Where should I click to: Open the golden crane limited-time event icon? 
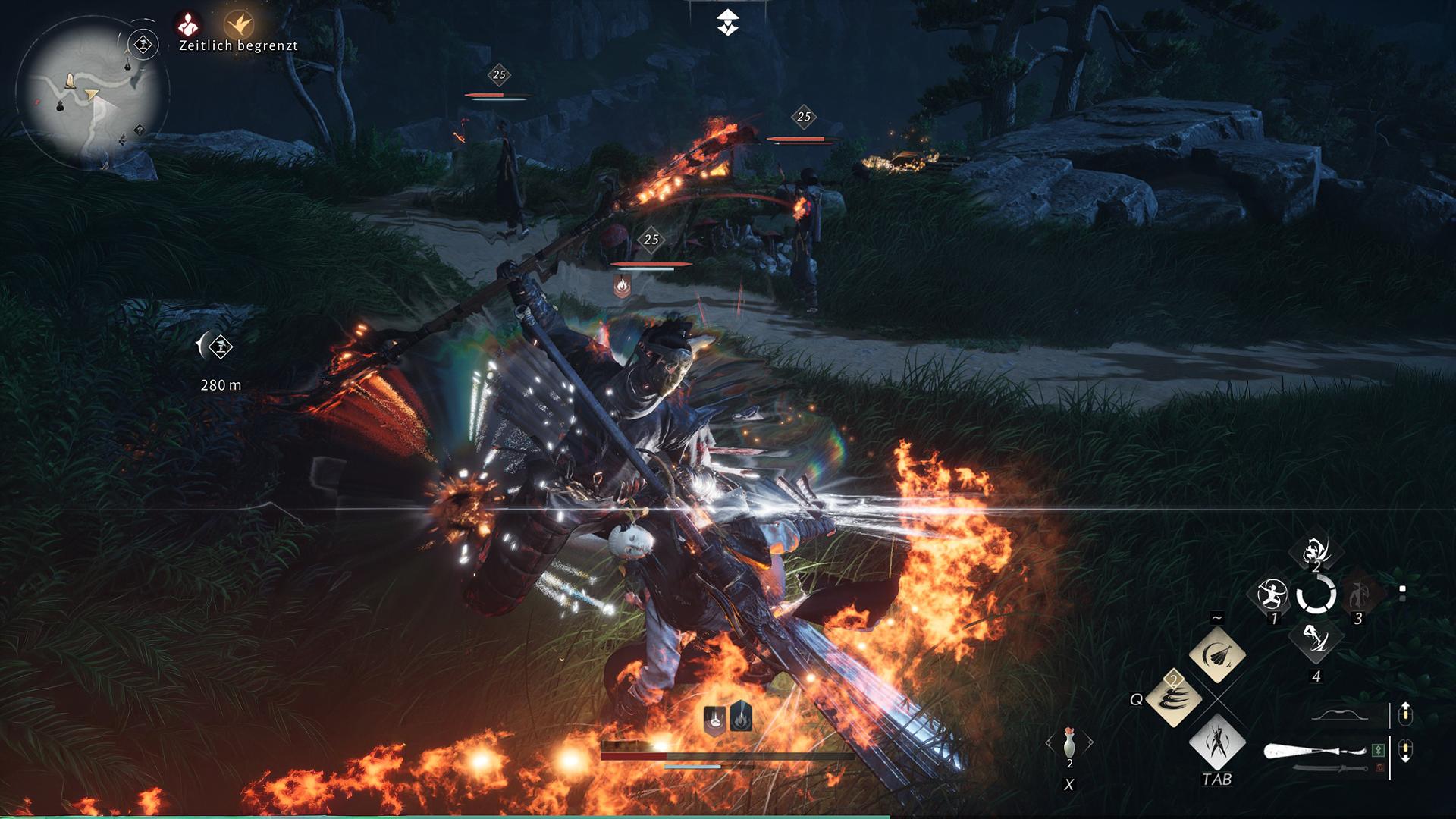239,25
